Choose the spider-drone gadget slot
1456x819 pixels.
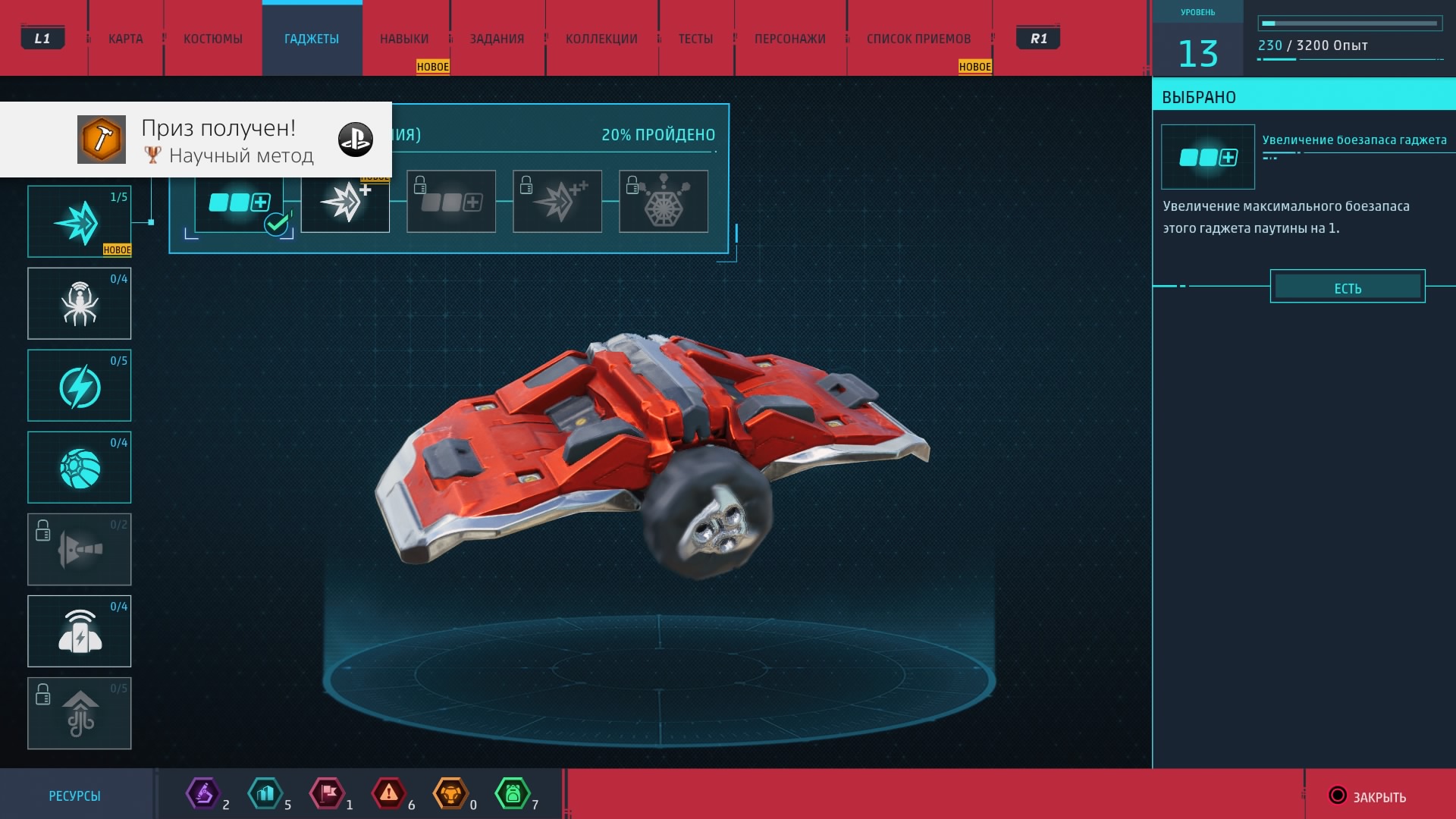[x=80, y=303]
